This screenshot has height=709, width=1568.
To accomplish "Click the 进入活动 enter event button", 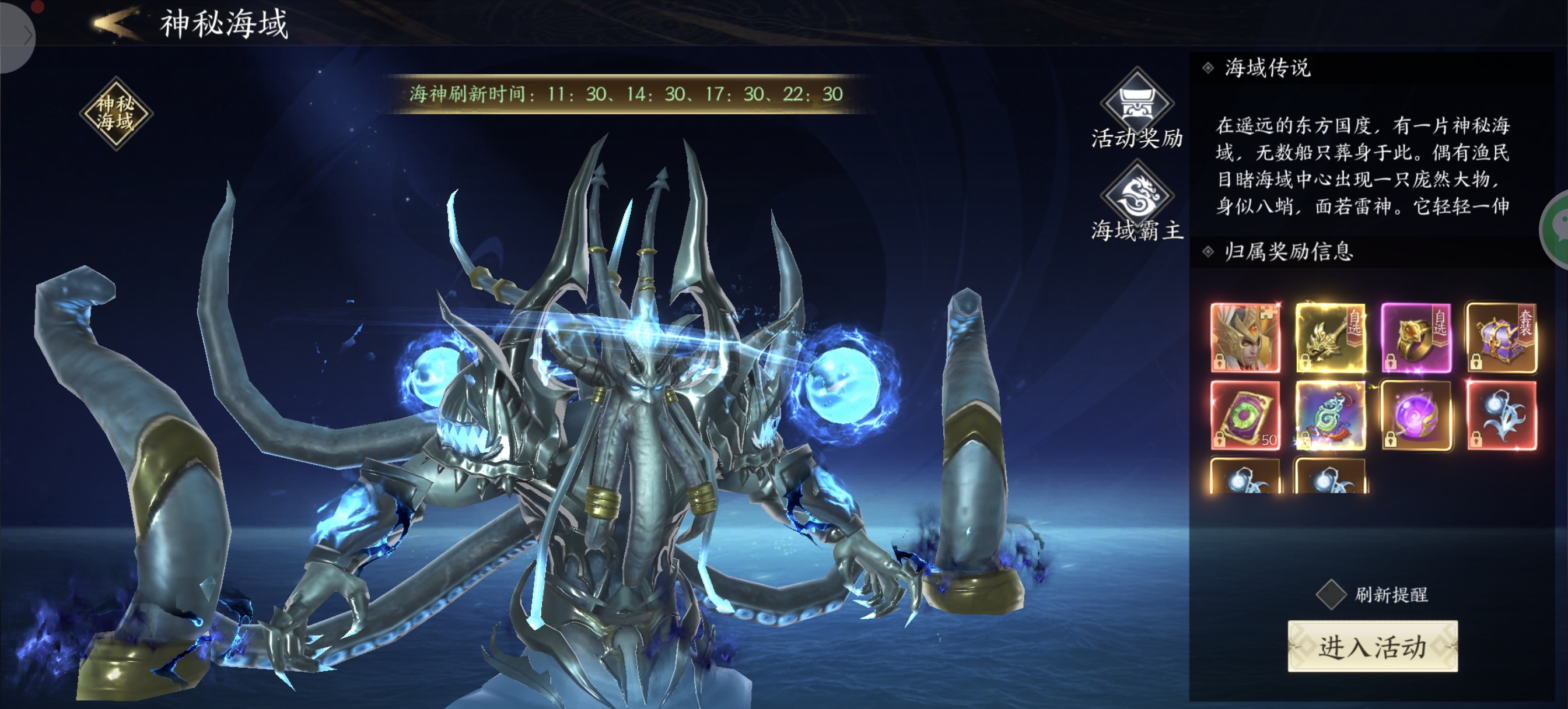I will (1372, 646).
